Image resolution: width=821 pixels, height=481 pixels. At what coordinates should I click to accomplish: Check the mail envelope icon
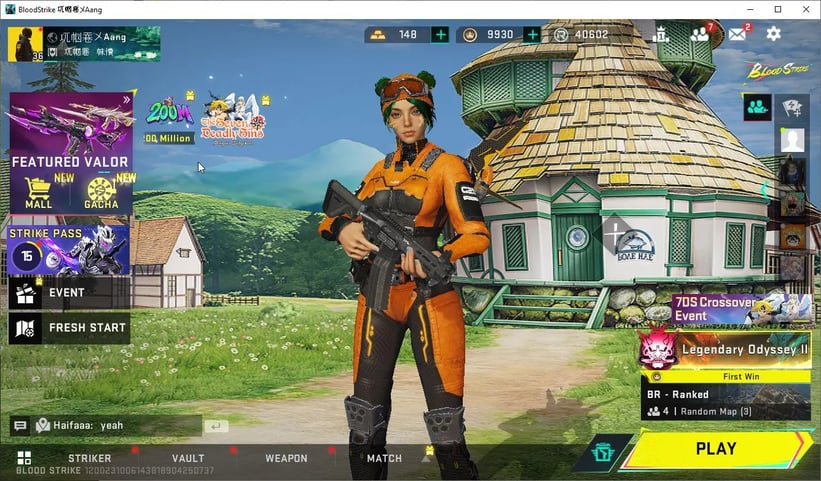(x=737, y=34)
